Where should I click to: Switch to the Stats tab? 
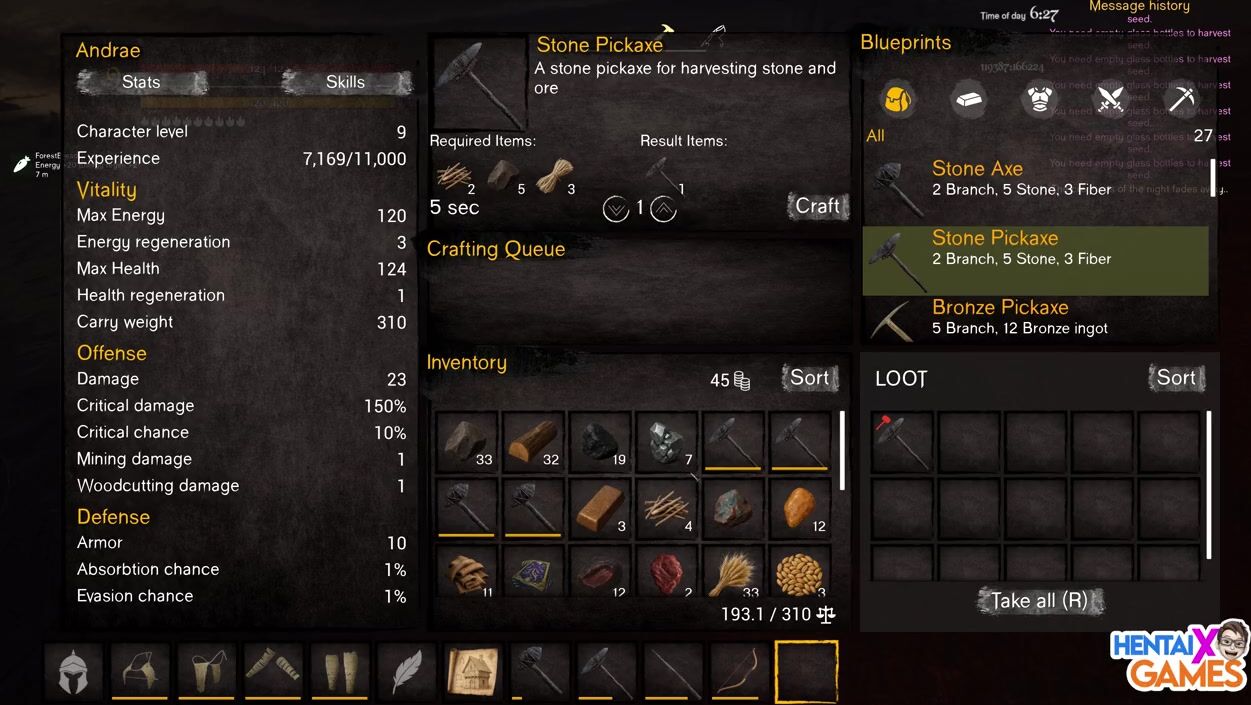pyautogui.click(x=141, y=82)
